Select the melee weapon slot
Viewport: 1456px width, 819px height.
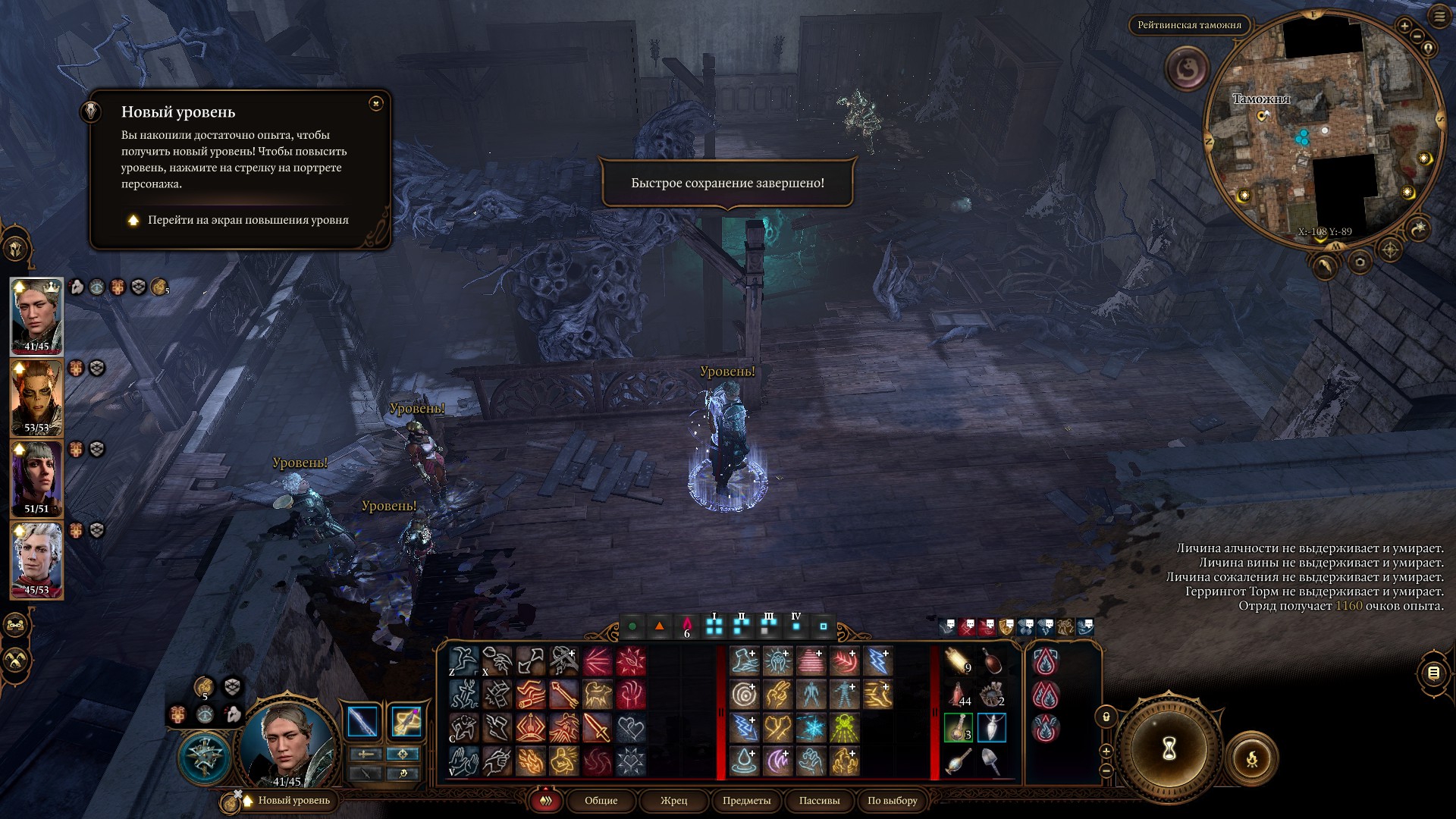coord(363,722)
